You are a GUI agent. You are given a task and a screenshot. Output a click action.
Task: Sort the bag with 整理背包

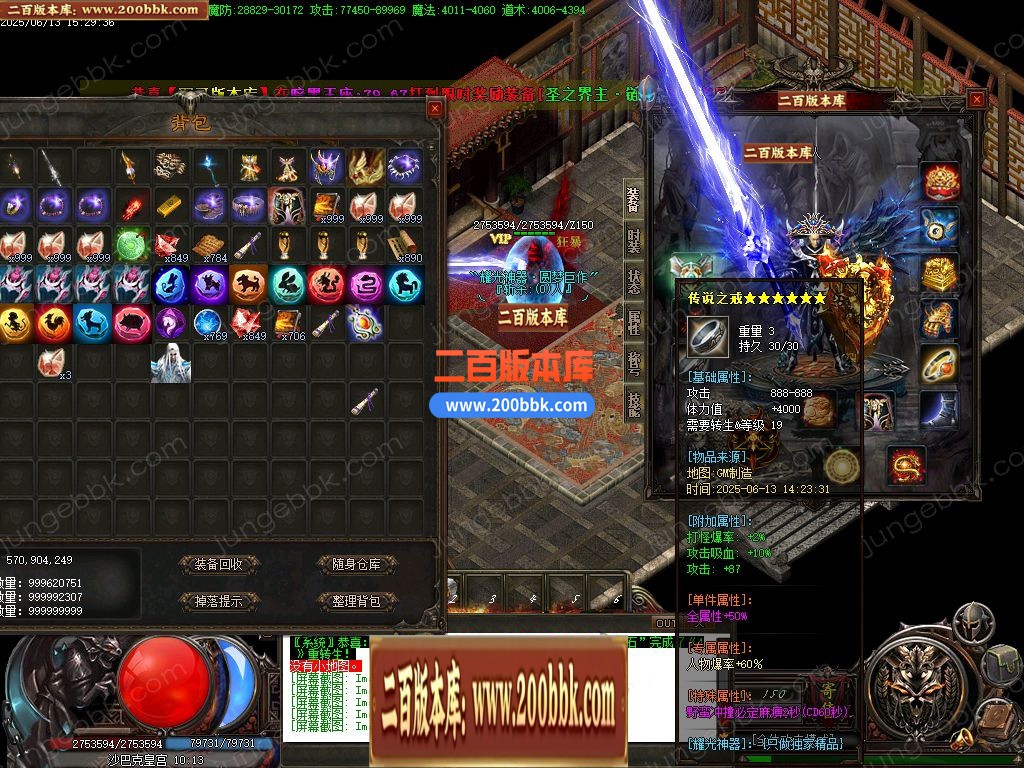point(356,601)
